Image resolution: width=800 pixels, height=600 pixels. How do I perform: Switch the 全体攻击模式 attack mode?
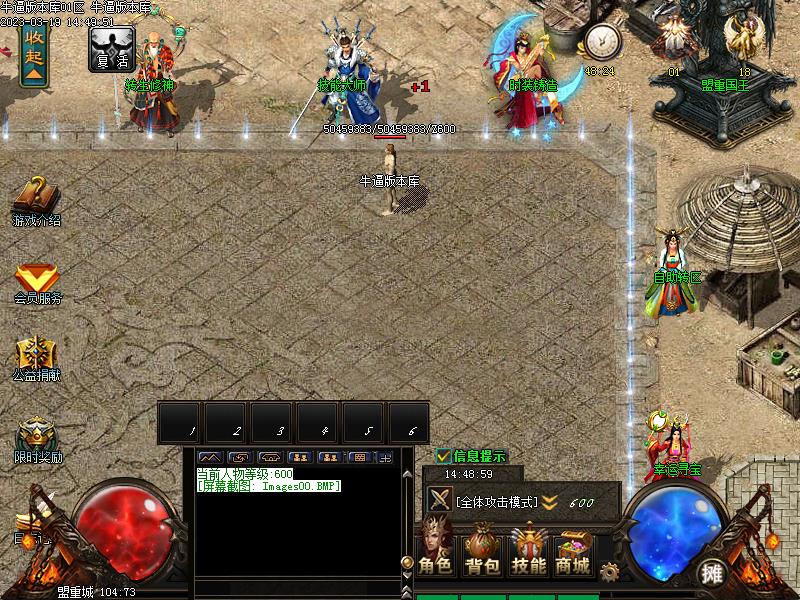point(497,502)
